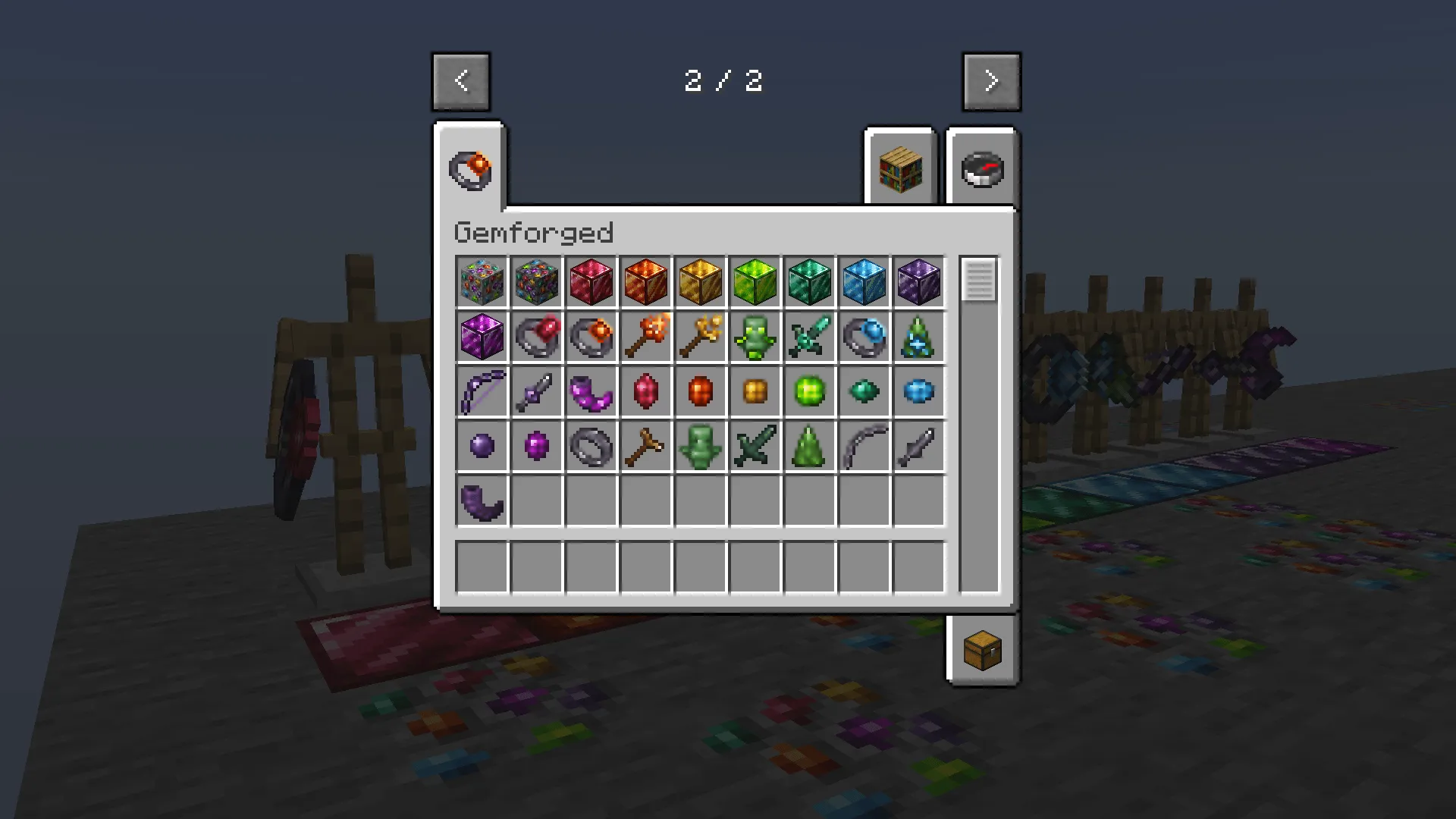Image resolution: width=1456 pixels, height=819 pixels.
Task: Grab the red gem ring
Action: coord(536,337)
